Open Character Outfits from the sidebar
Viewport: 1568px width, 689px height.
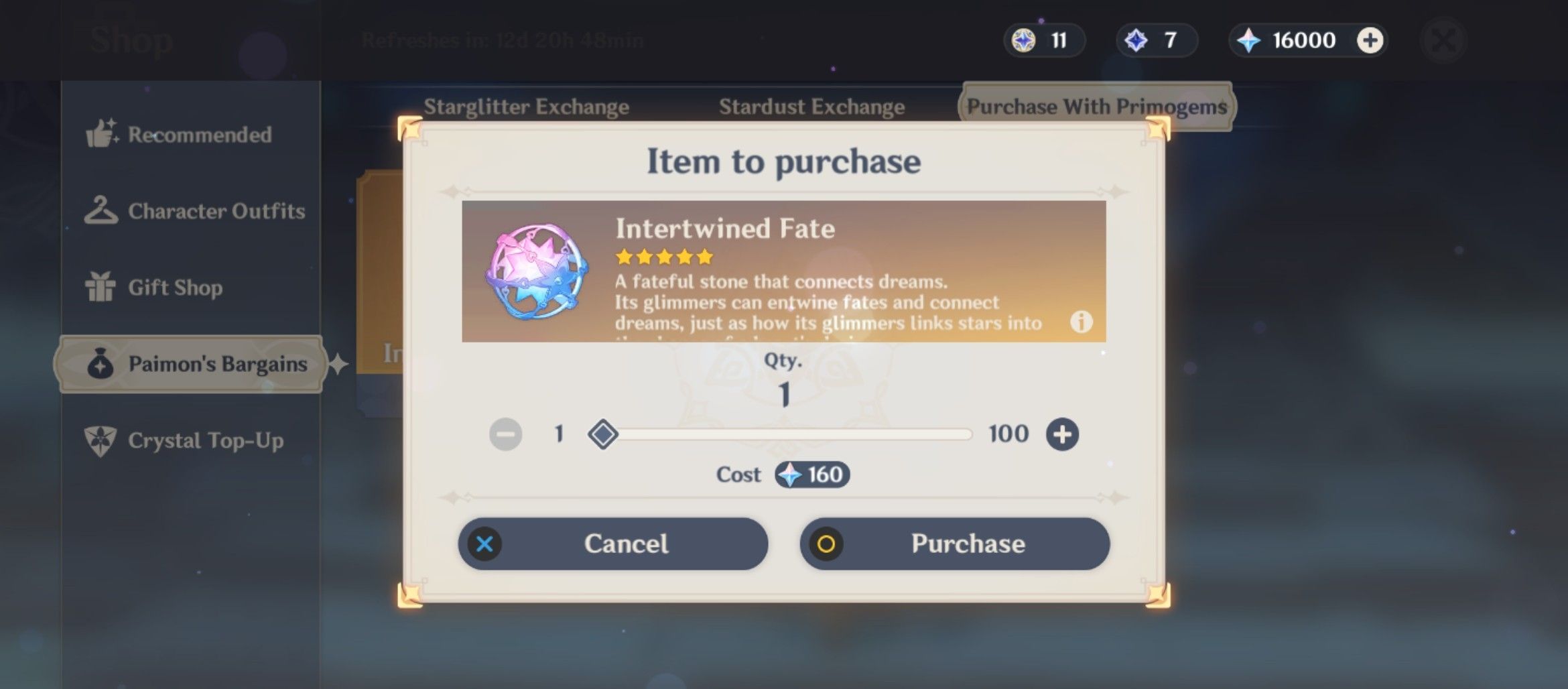[102, 210]
